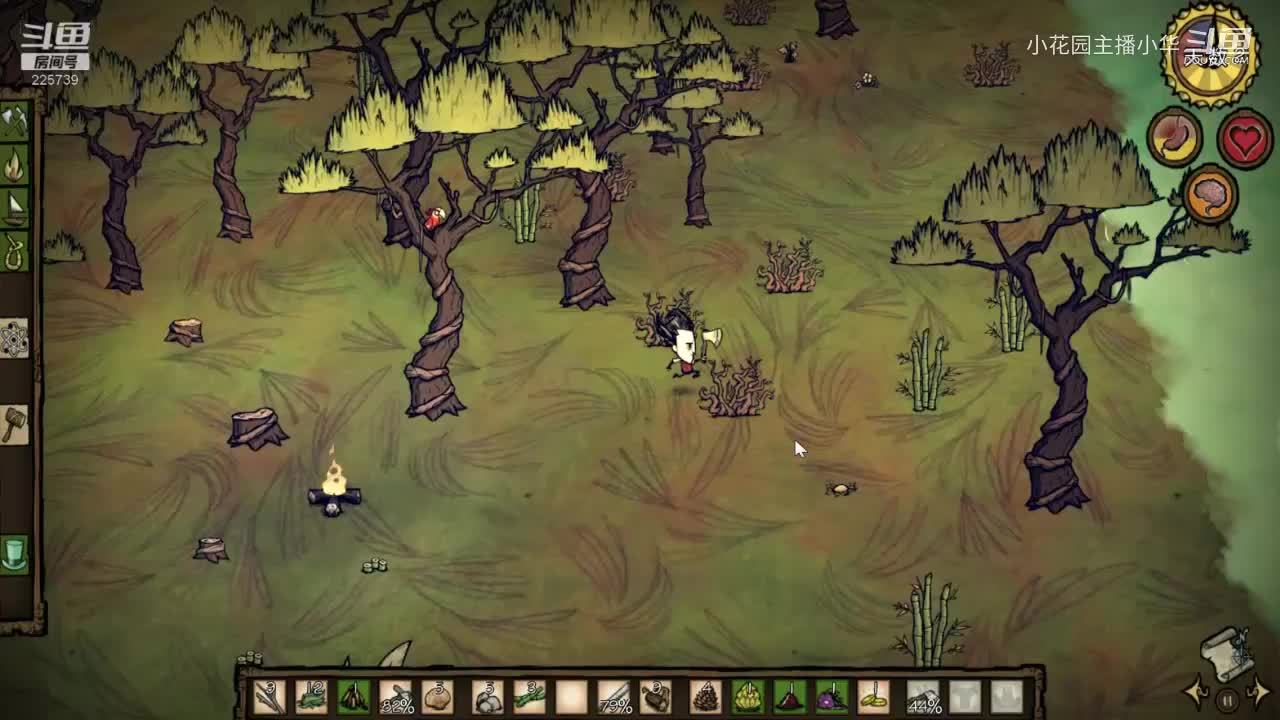Select the pine cone inventory slot
This screenshot has width=1280, height=720.
[706, 696]
